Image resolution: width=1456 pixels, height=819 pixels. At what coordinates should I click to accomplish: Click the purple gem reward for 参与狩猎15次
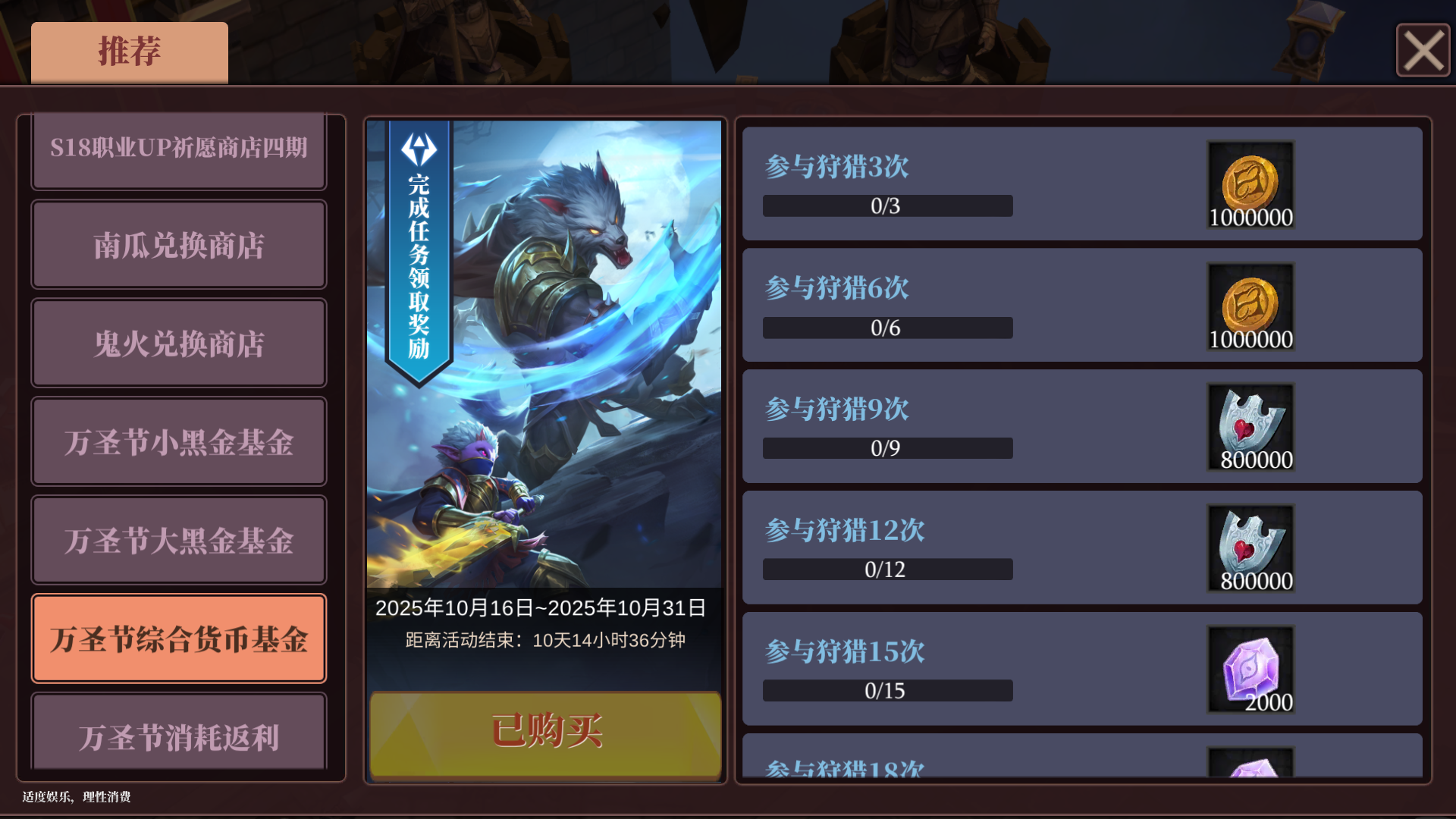1251,667
